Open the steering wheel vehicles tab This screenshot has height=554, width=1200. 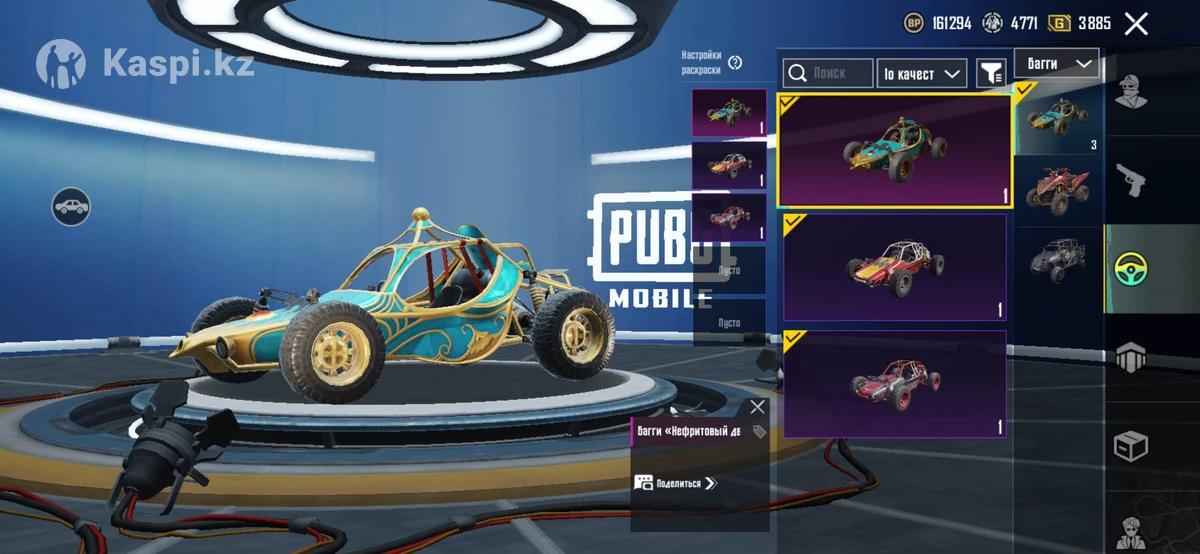(x=1131, y=268)
